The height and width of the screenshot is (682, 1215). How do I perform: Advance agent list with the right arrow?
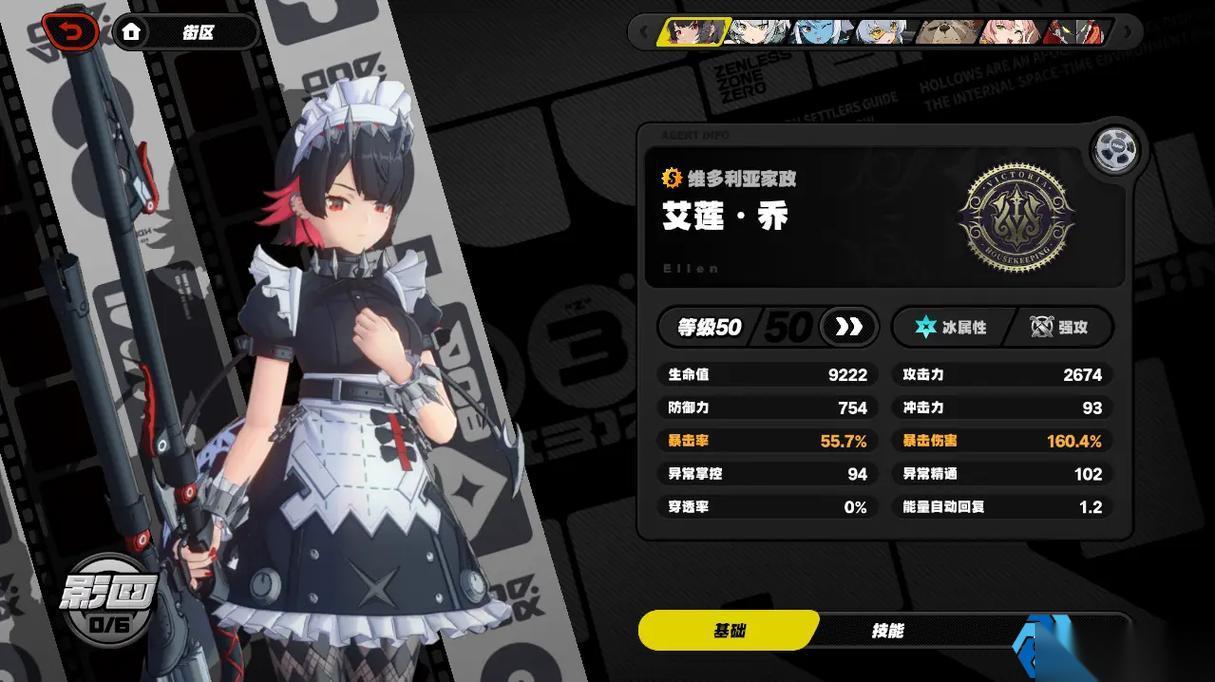tap(1128, 32)
